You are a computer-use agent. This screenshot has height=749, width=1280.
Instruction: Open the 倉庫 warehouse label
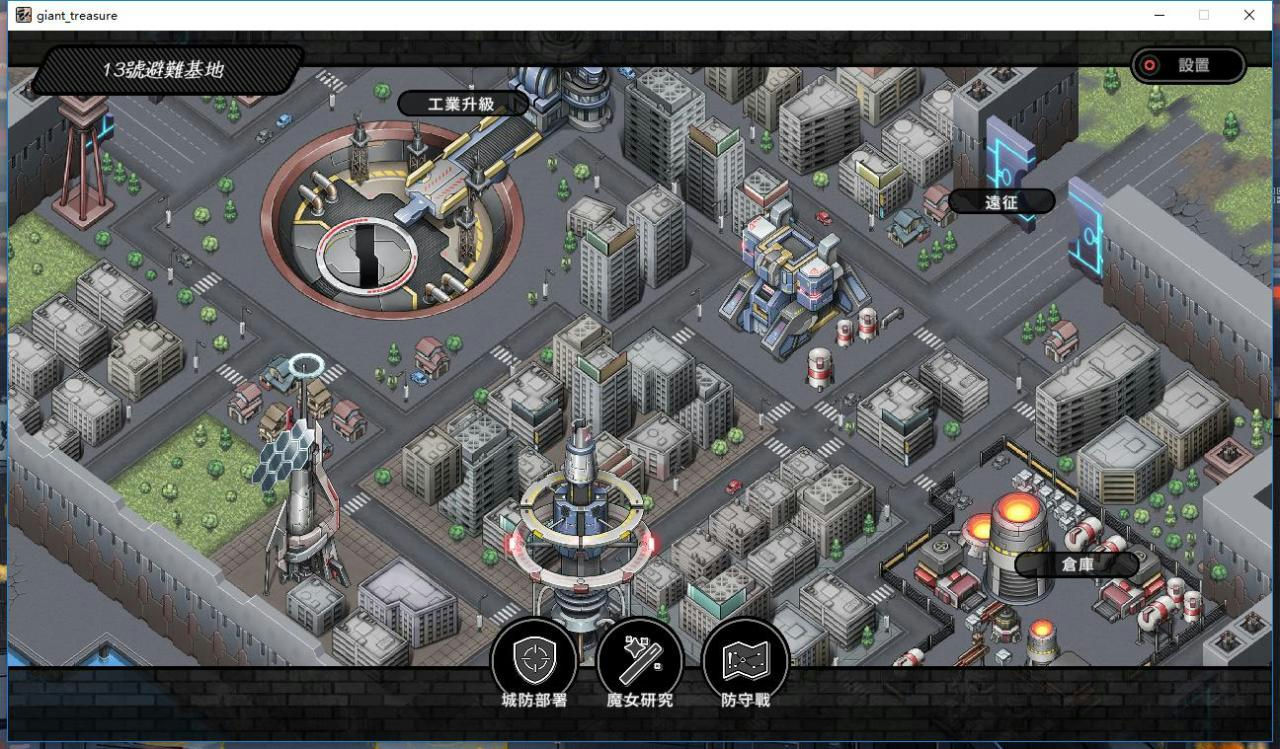coord(1076,564)
